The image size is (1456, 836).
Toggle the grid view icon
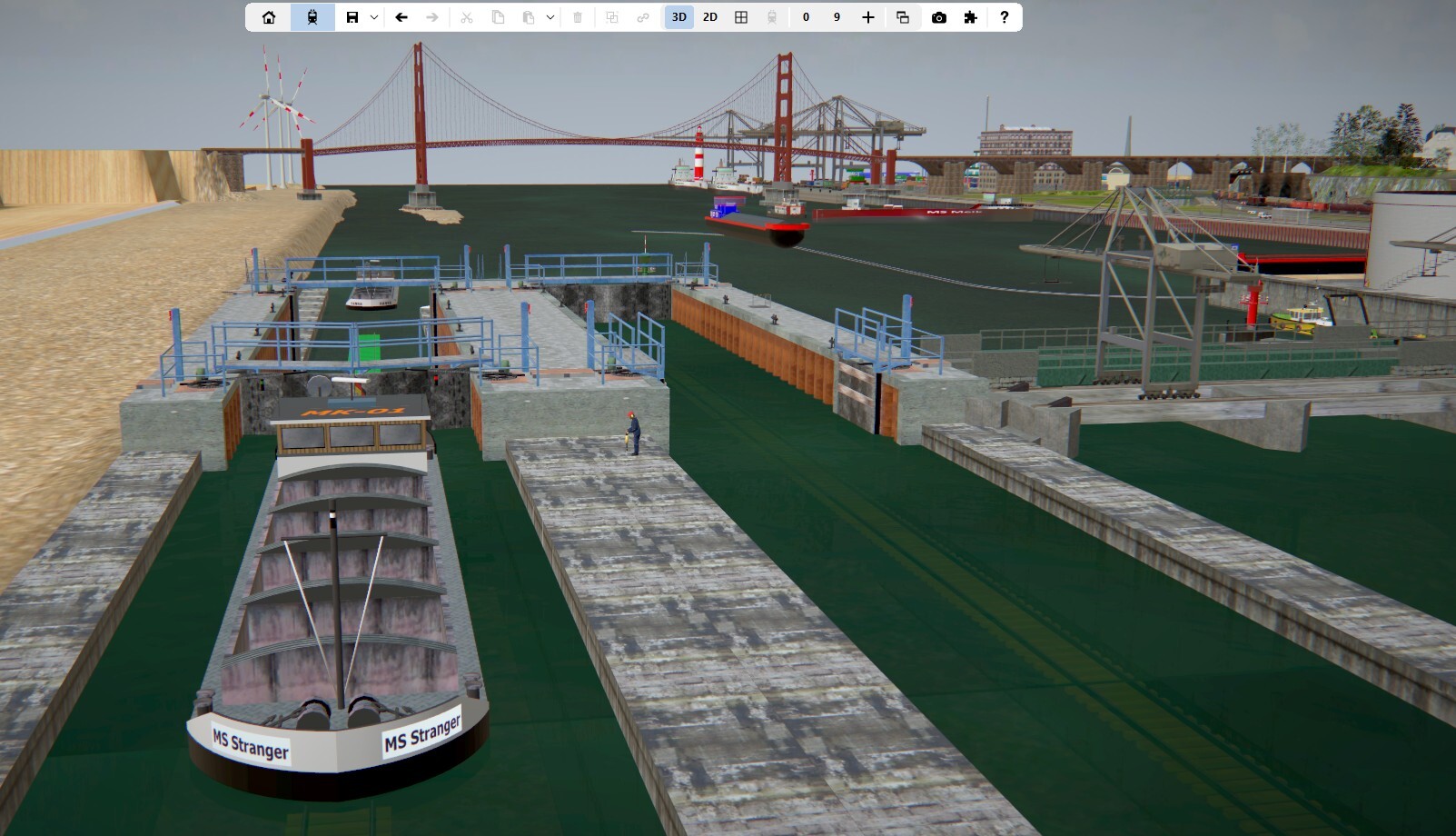[741, 17]
